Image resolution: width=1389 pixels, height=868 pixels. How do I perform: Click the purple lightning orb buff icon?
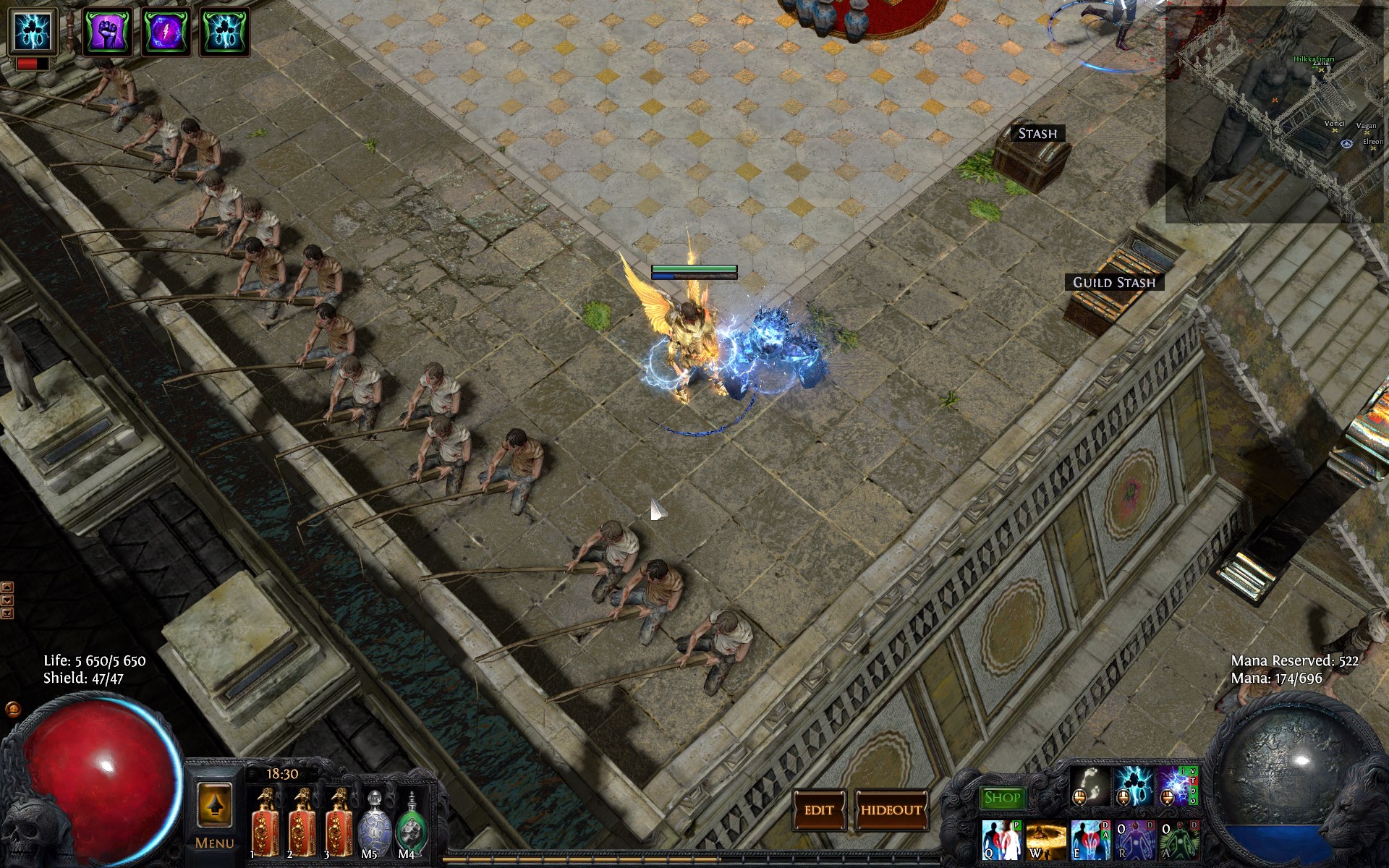point(166,32)
